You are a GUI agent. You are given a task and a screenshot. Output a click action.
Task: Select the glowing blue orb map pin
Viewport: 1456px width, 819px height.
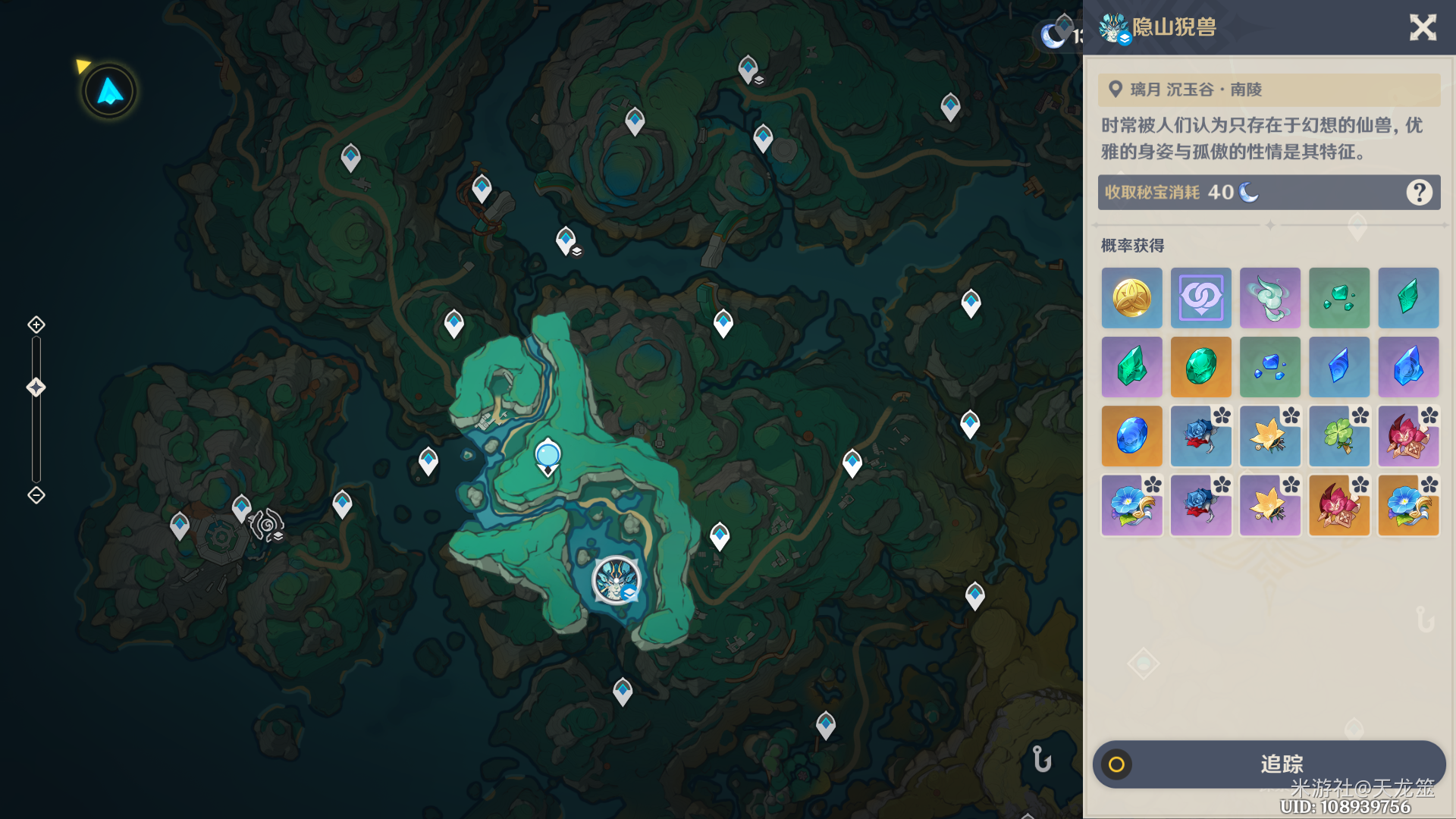coord(548,456)
